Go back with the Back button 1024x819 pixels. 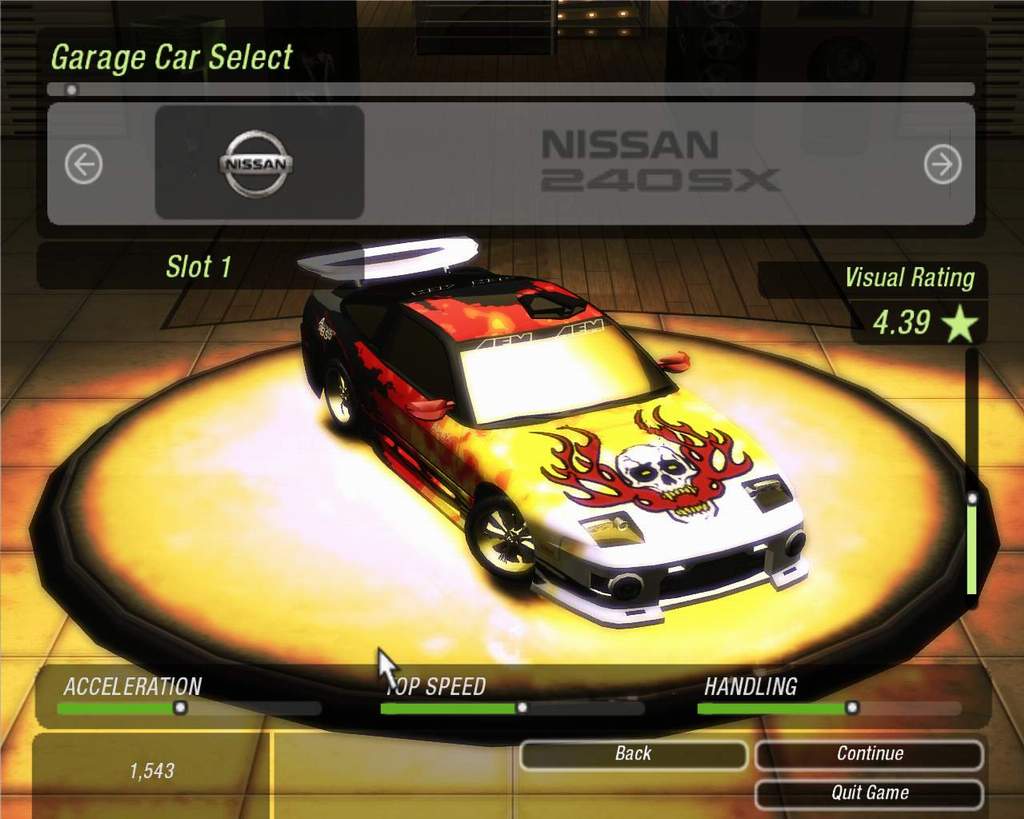(632, 754)
